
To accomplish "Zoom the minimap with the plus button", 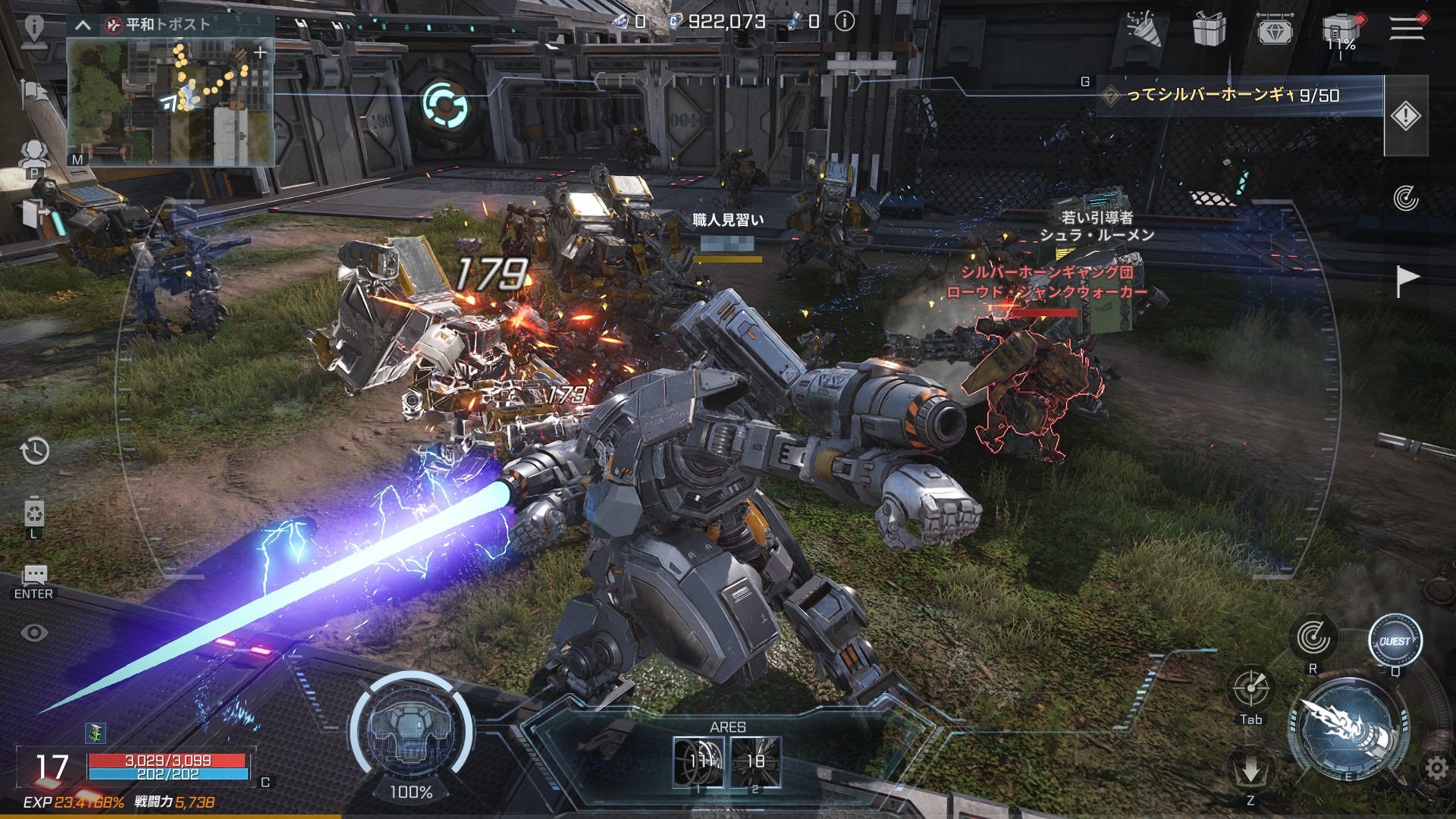I will tap(260, 52).
